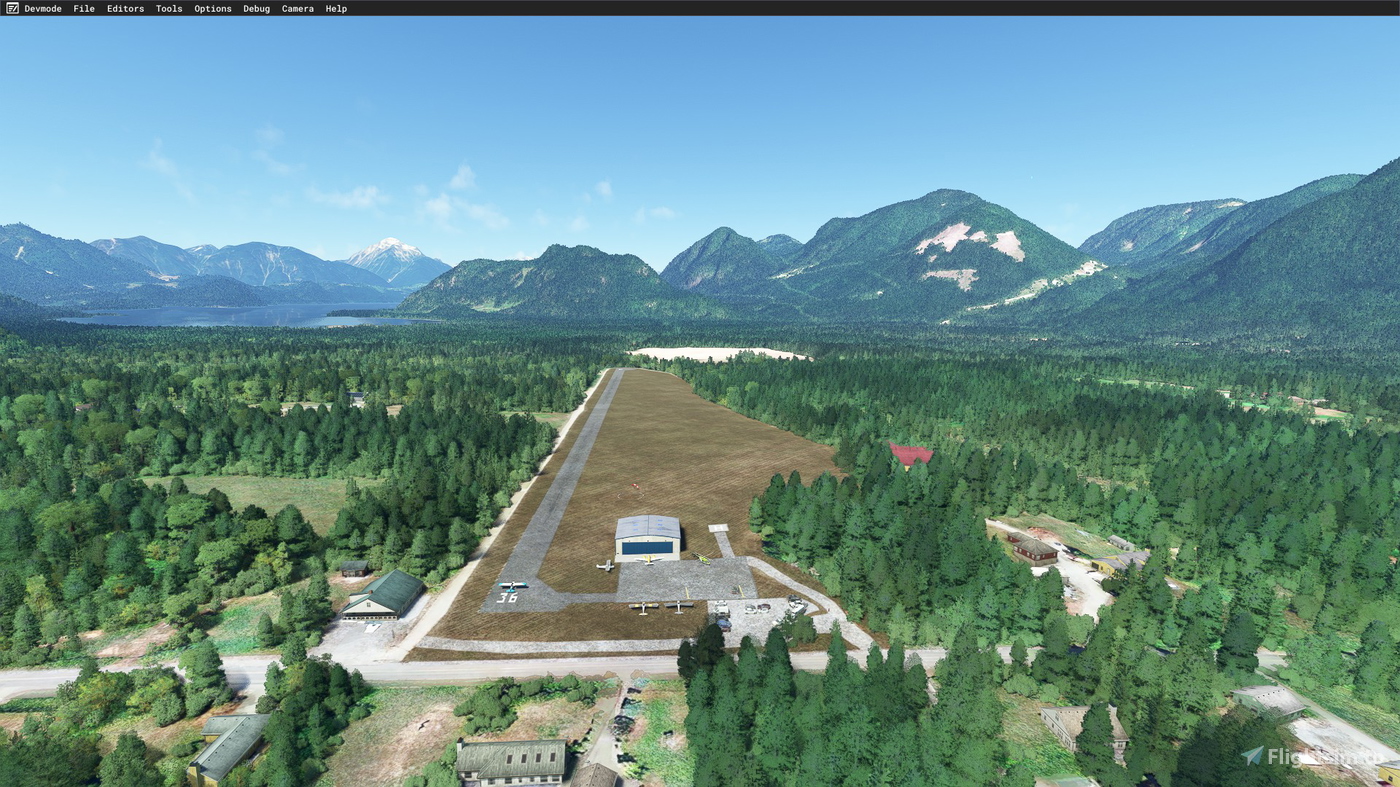Select the blue curved-roof hangar
Viewport: 1400px width, 787px height.
click(x=648, y=537)
